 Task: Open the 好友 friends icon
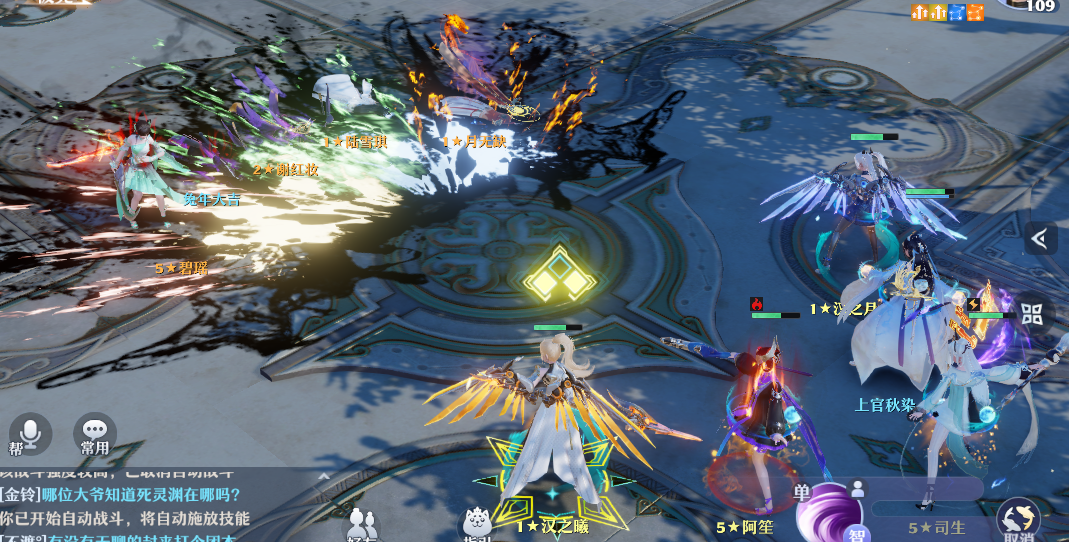(x=362, y=525)
